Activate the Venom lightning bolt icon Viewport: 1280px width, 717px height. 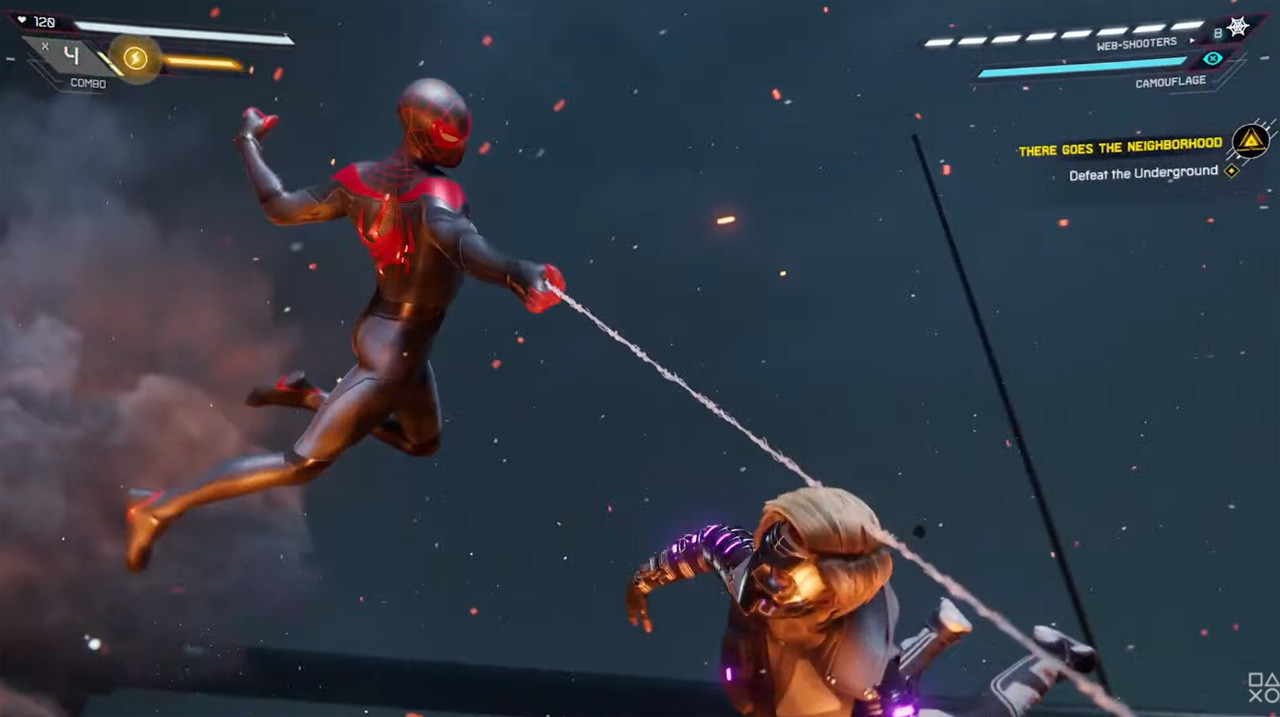(x=135, y=59)
